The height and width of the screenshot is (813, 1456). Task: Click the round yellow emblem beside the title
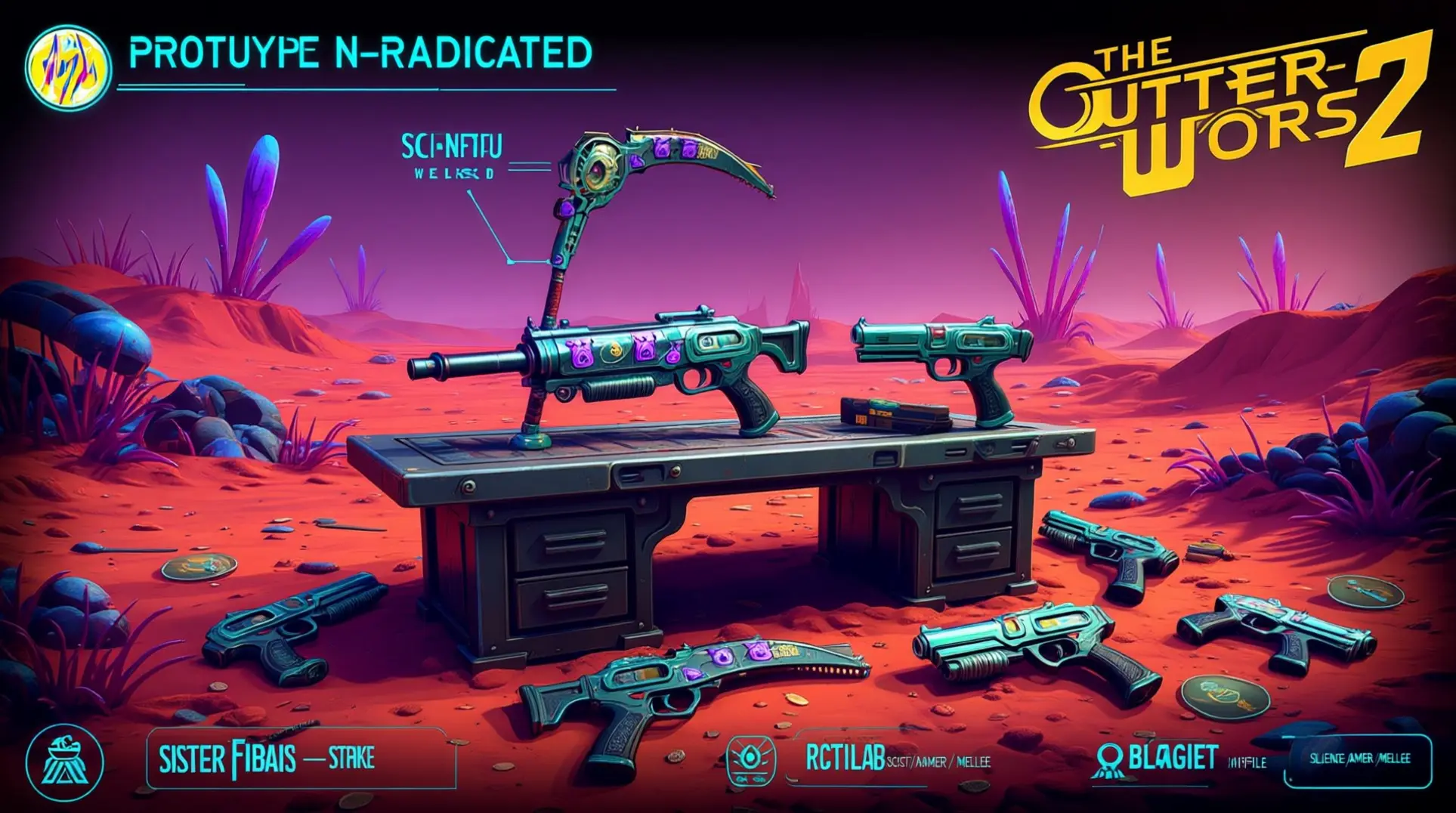68,66
